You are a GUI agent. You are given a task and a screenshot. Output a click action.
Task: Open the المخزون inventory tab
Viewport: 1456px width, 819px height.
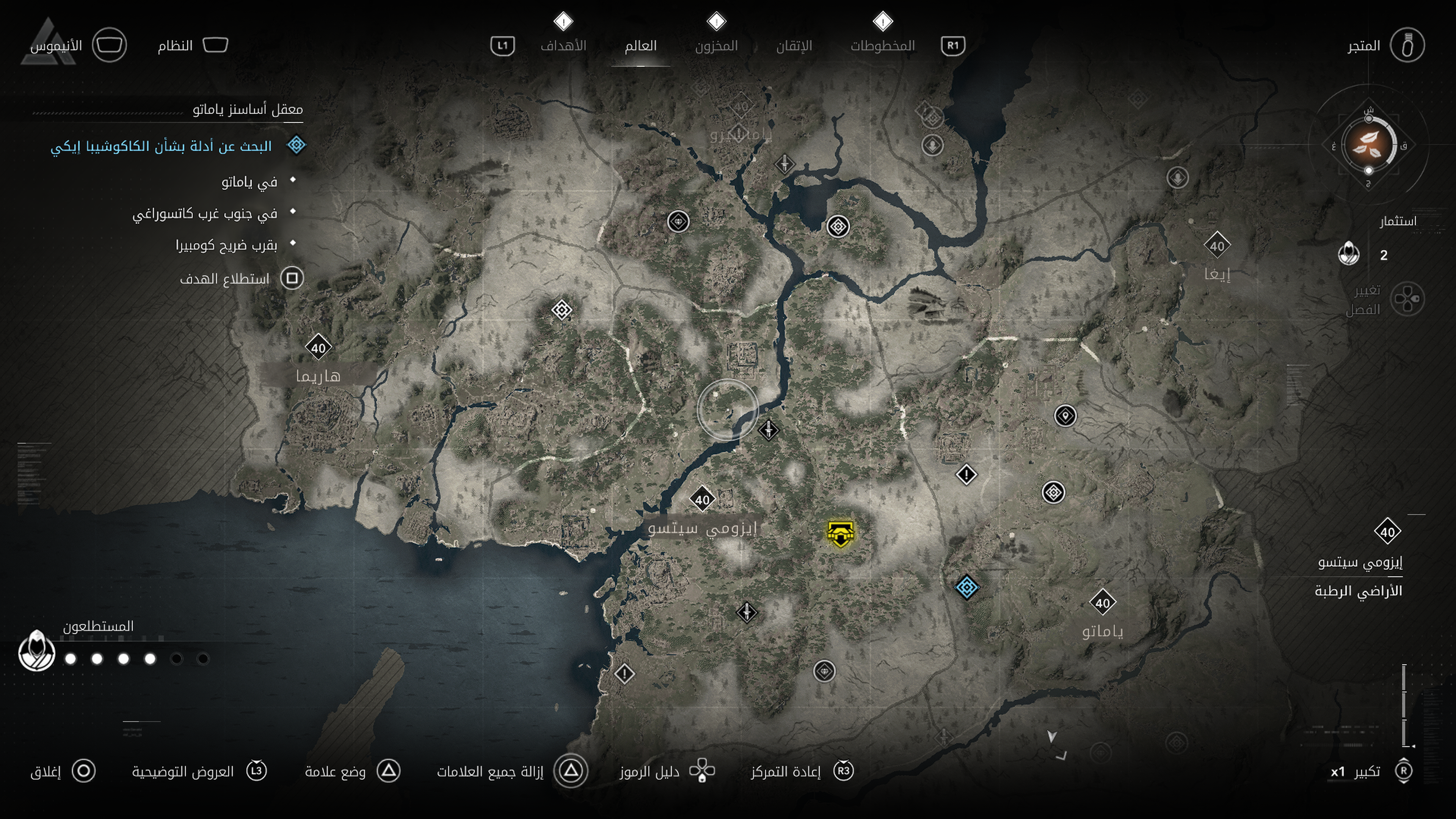pyautogui.click(x=716, y=45)
